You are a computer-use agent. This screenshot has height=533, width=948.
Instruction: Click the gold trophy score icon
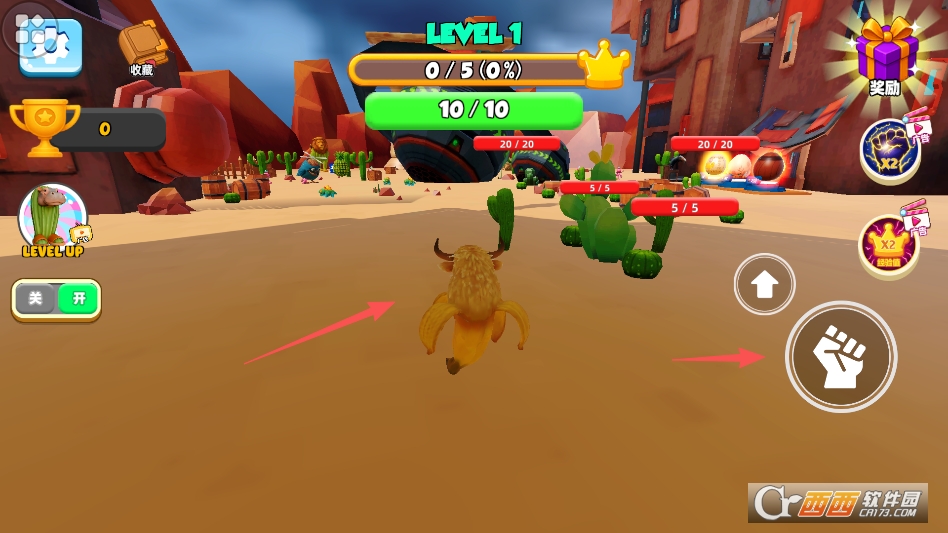pyautogui.click(x=45, y=127)
